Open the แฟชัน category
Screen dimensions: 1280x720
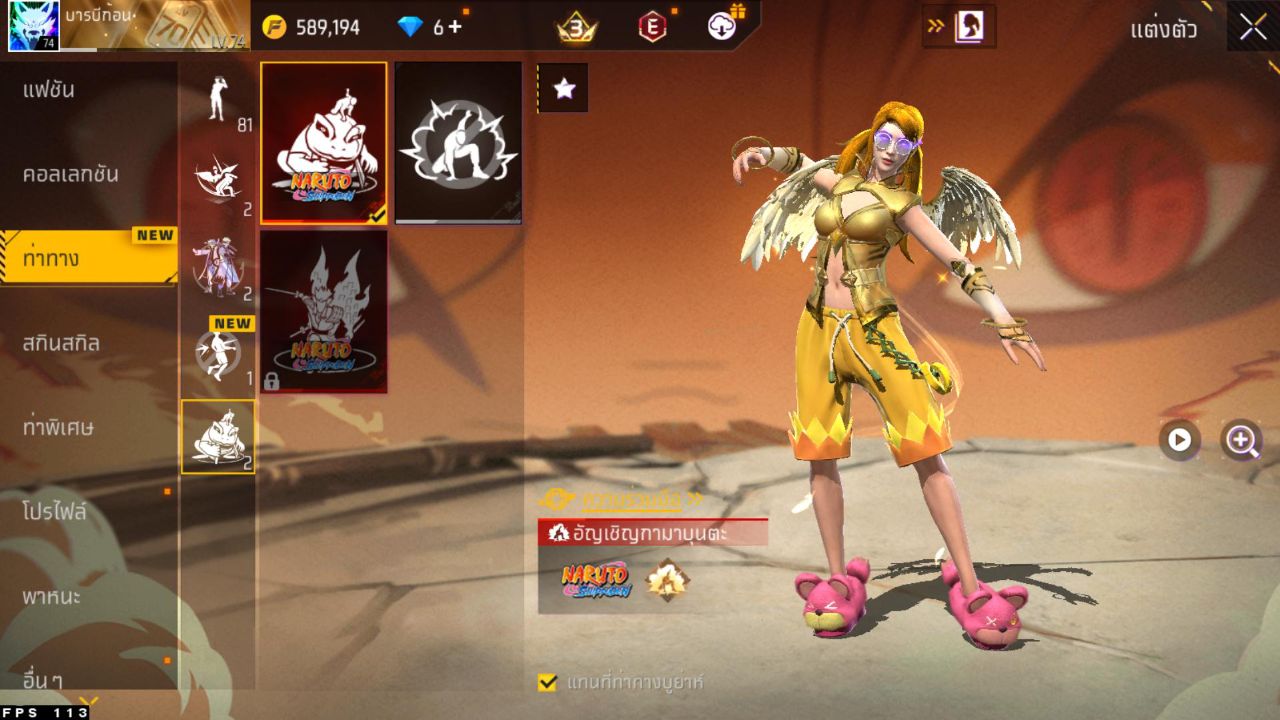click(x=88, y=90)
